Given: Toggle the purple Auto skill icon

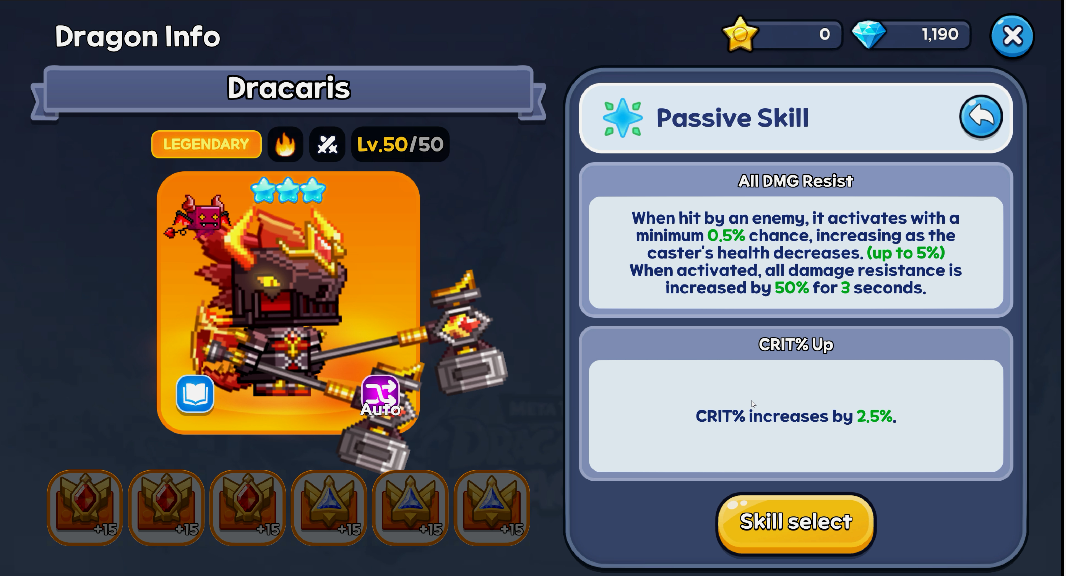Looking at the screenshot, I should (x=380, y=395).
